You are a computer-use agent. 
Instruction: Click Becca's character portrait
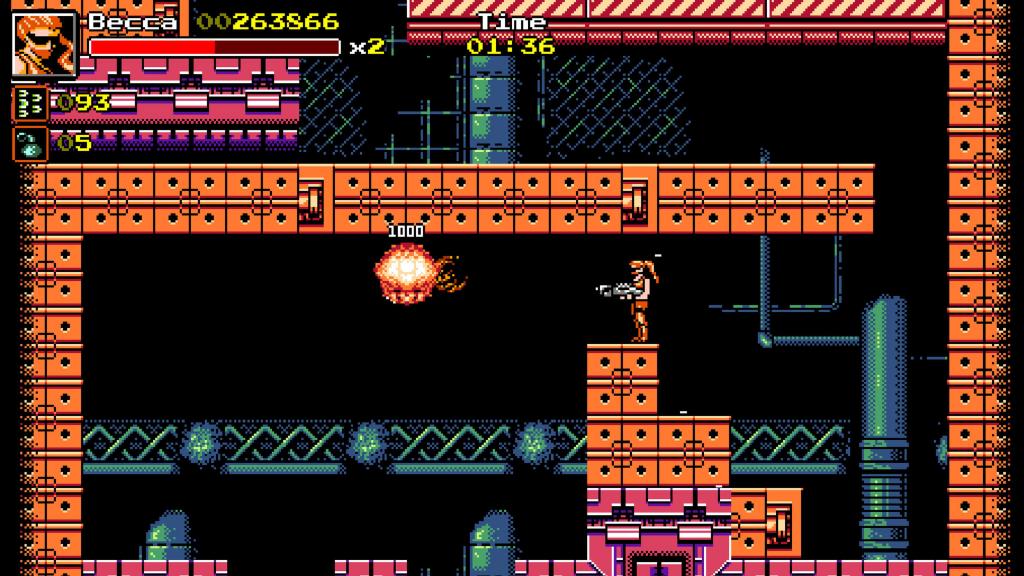pyautogui.click(x=45, y=45)
